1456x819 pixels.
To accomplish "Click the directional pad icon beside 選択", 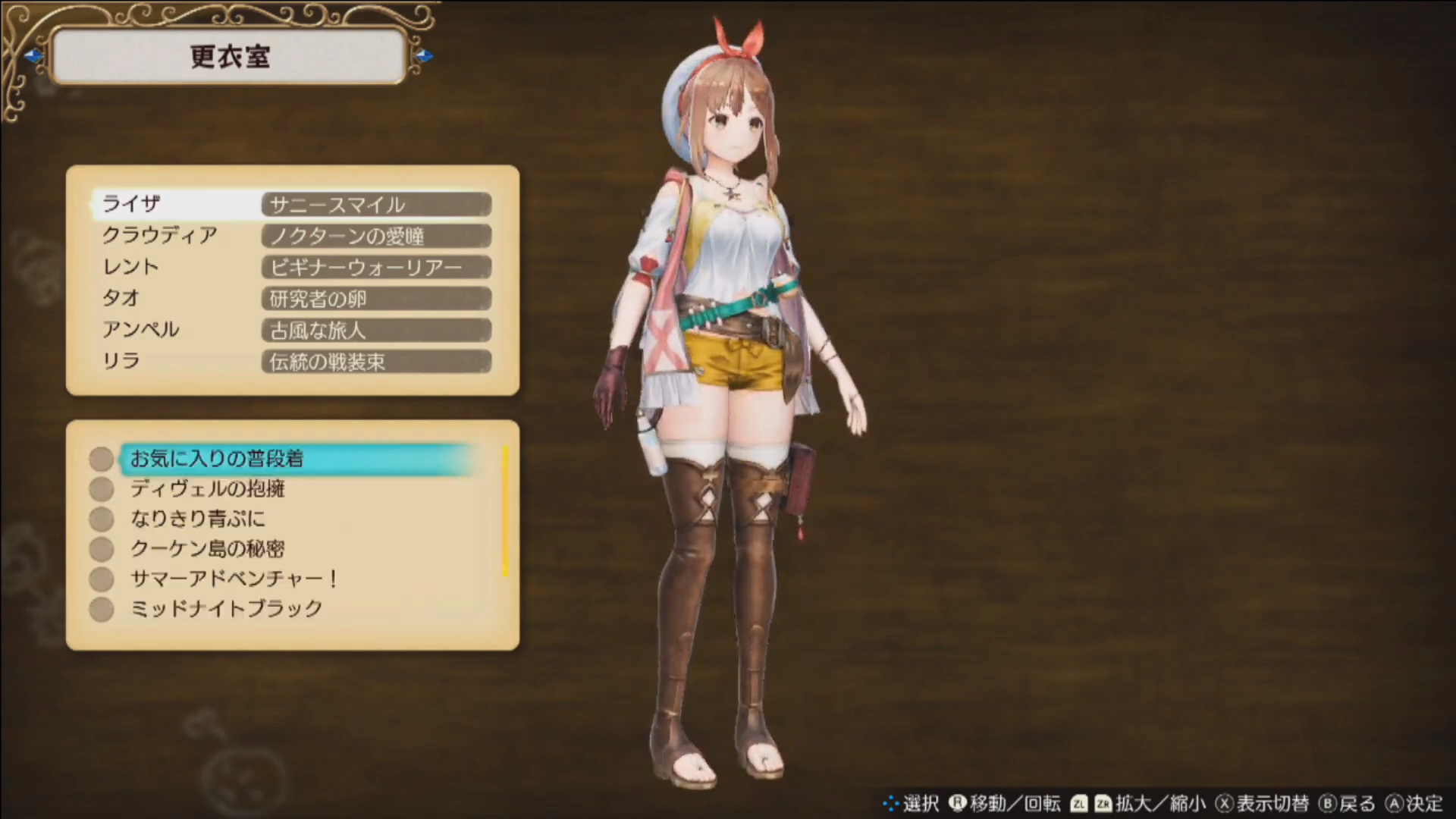I will [x=890, y=802].
